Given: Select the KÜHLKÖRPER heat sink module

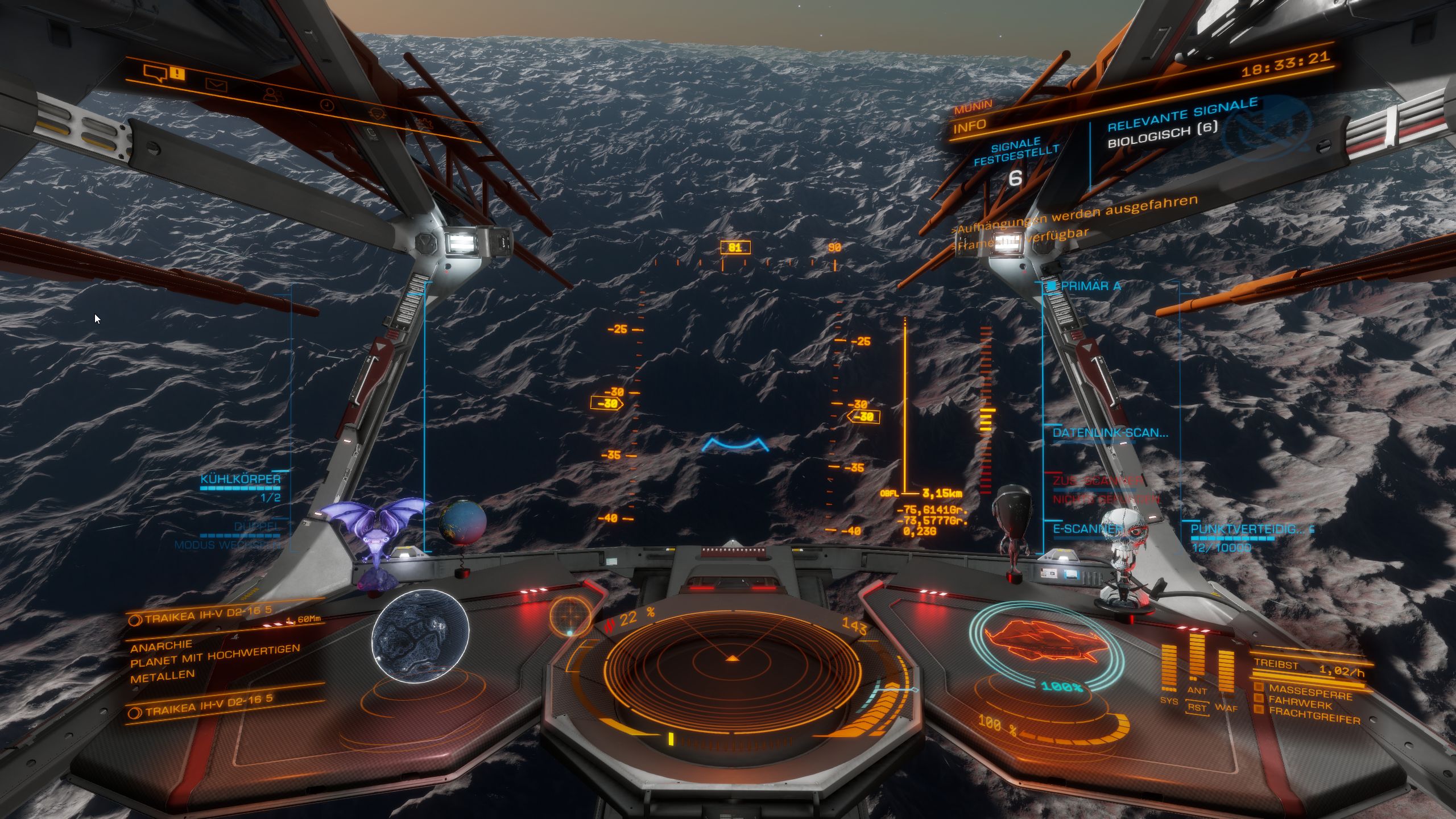Looking at the screenshot, I should [x=241, y=479].
